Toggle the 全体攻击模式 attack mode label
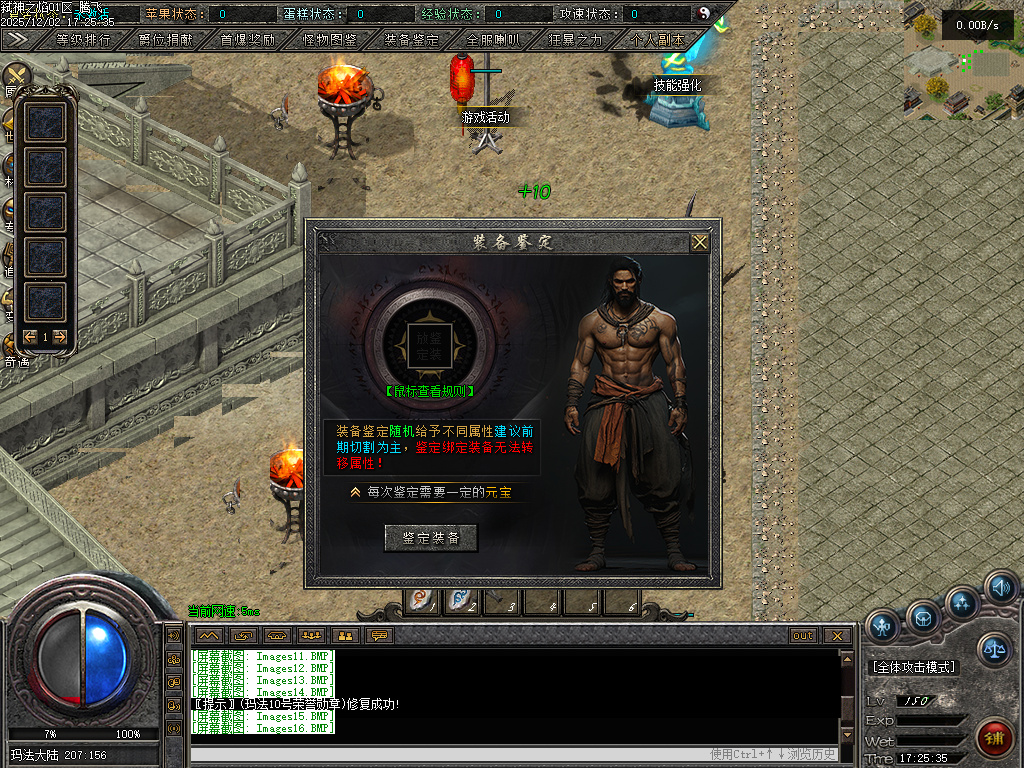This screenshot has width=1024, height=768. (914, 667)
